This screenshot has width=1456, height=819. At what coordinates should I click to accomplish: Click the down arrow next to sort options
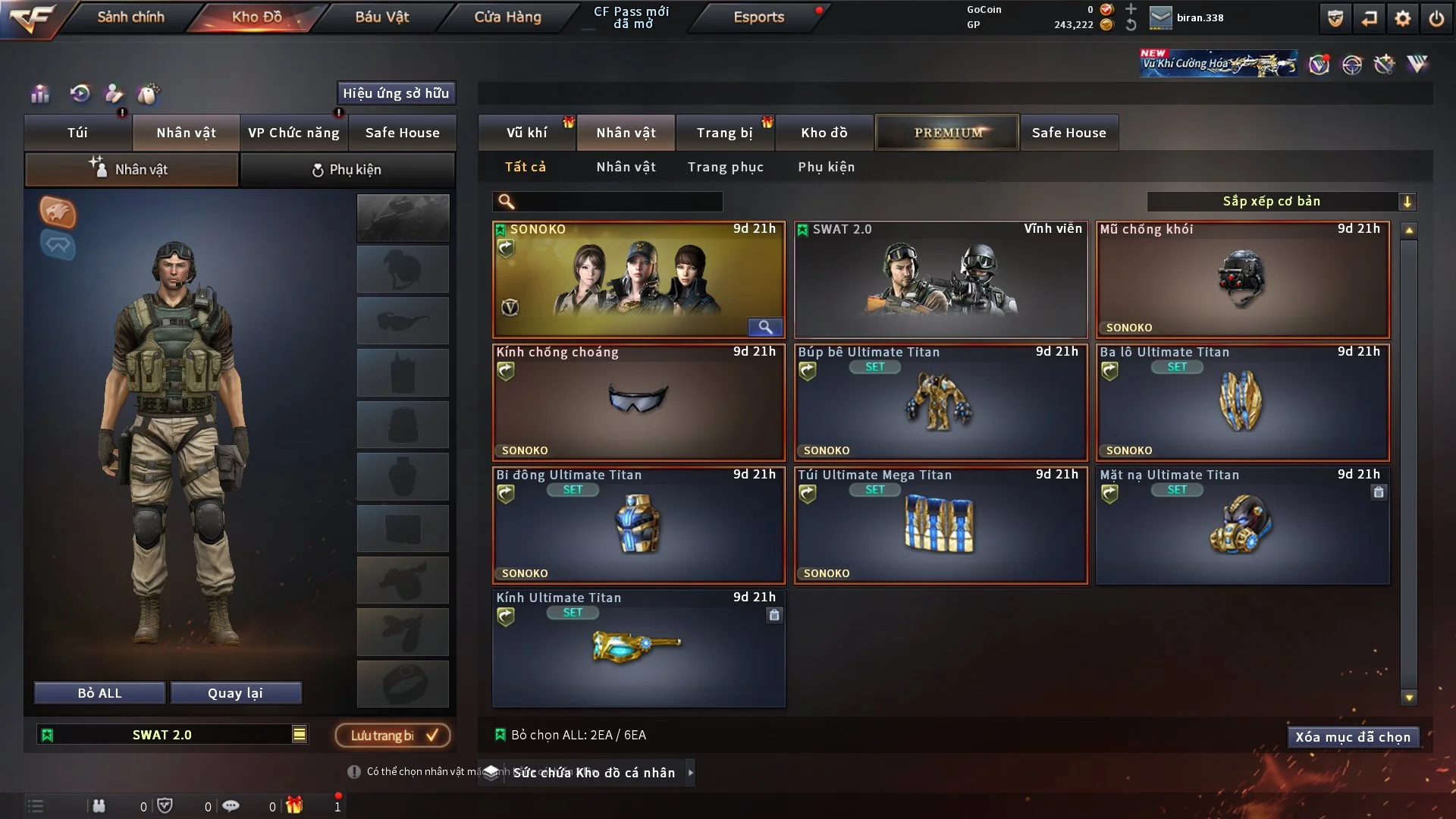point(1408,201)
